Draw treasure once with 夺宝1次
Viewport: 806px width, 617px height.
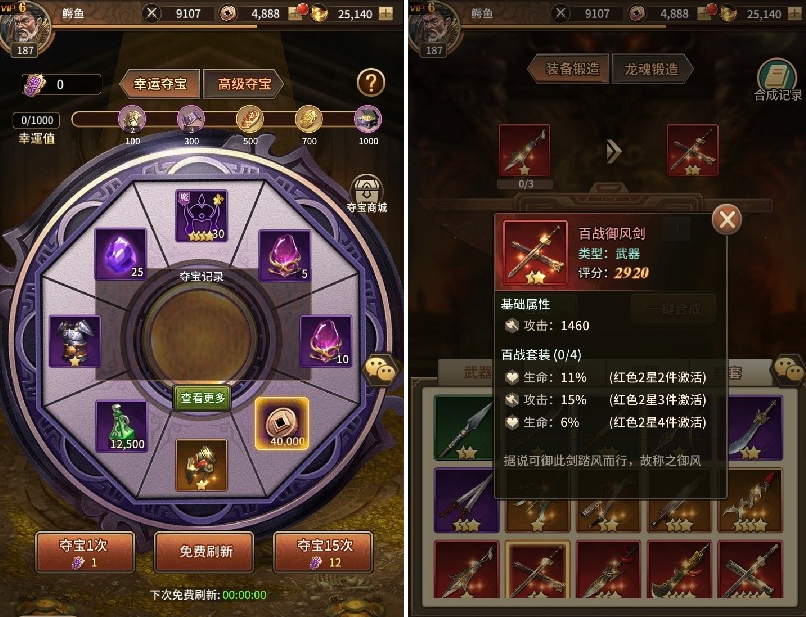pyautogui.click(x=85, y=553)
